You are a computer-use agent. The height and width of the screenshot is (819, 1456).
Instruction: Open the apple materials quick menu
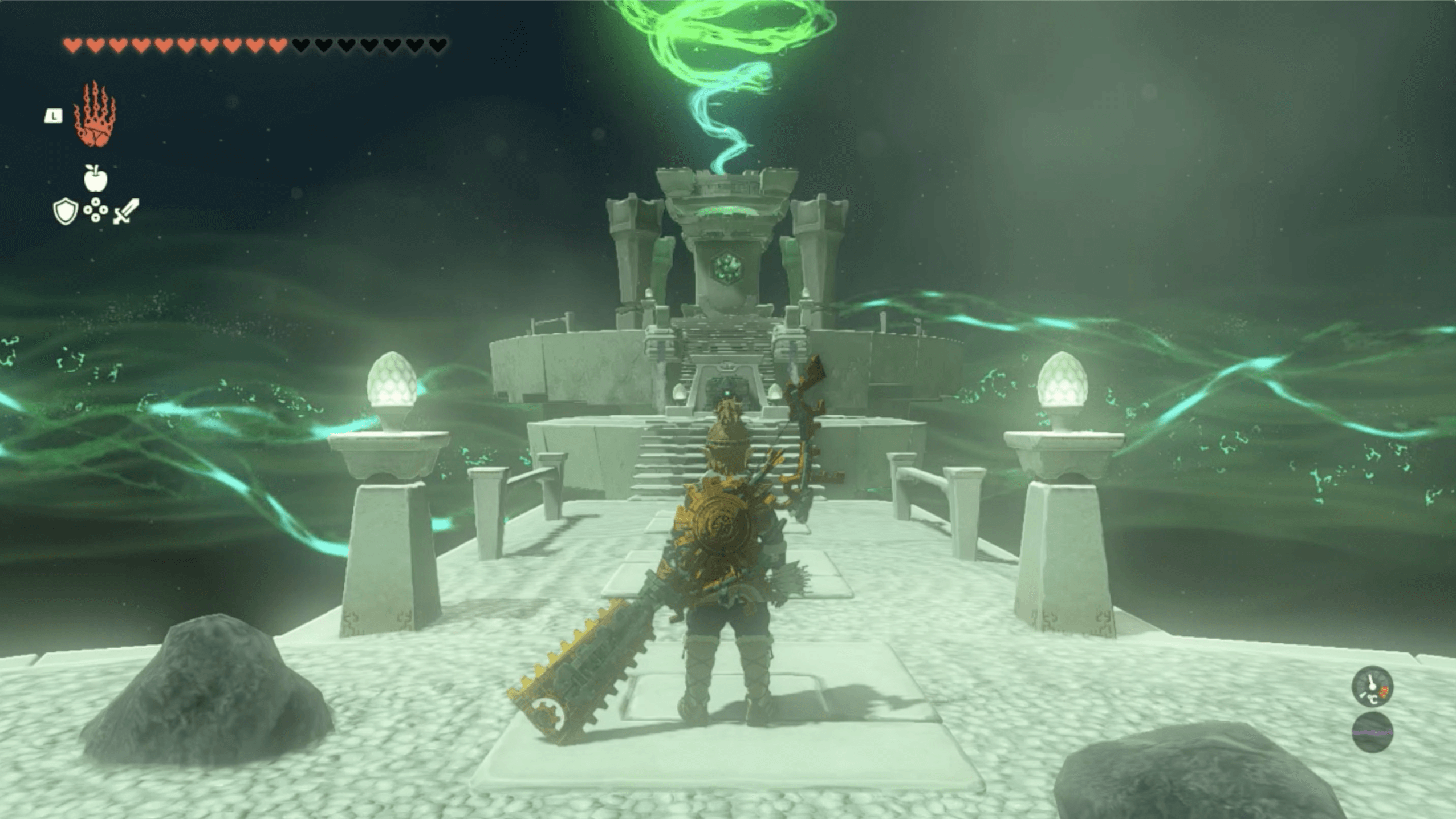coord(96,179)
